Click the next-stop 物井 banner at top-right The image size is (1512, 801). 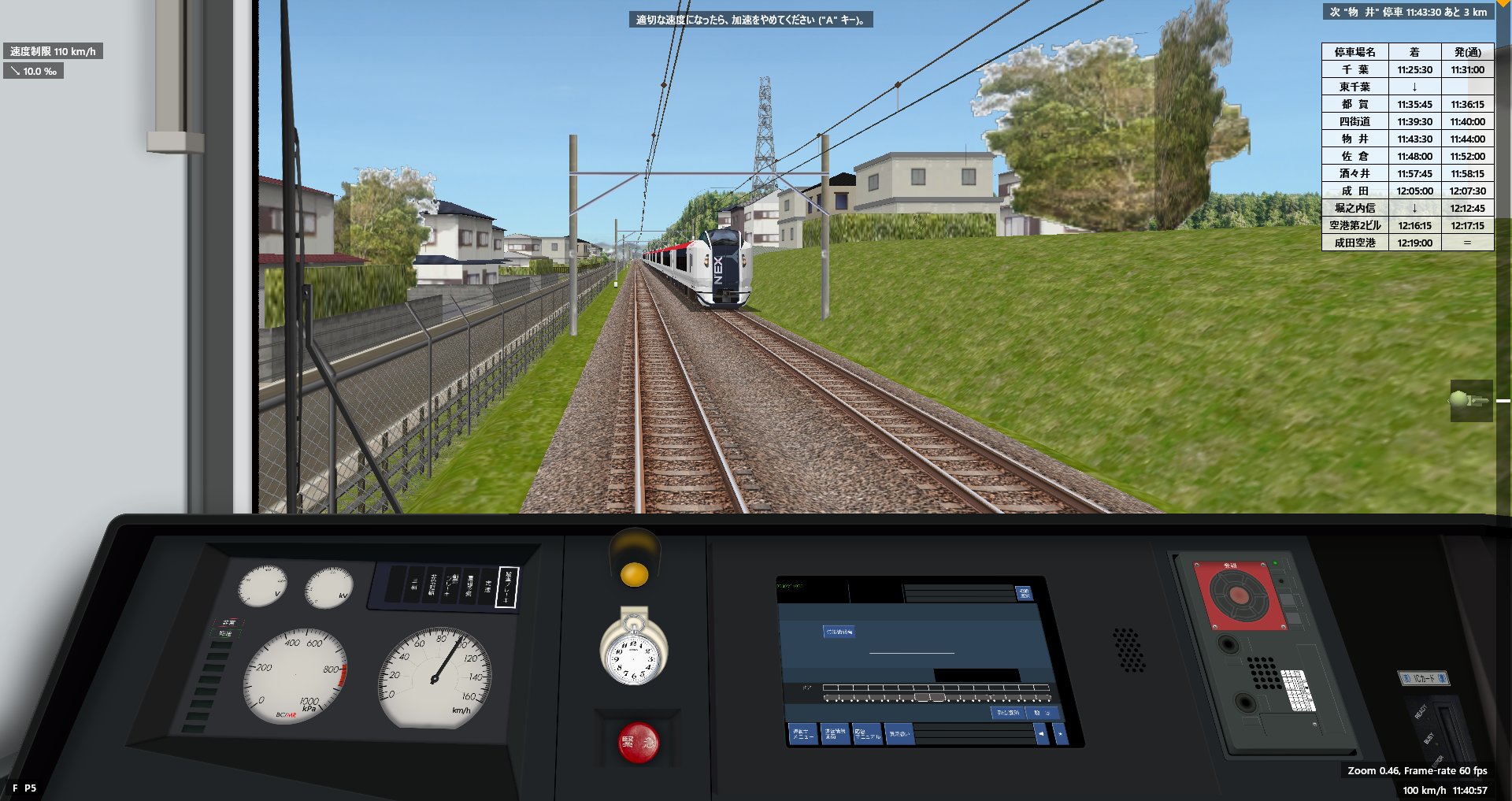pyautogui.click(x=1410, y=13)
